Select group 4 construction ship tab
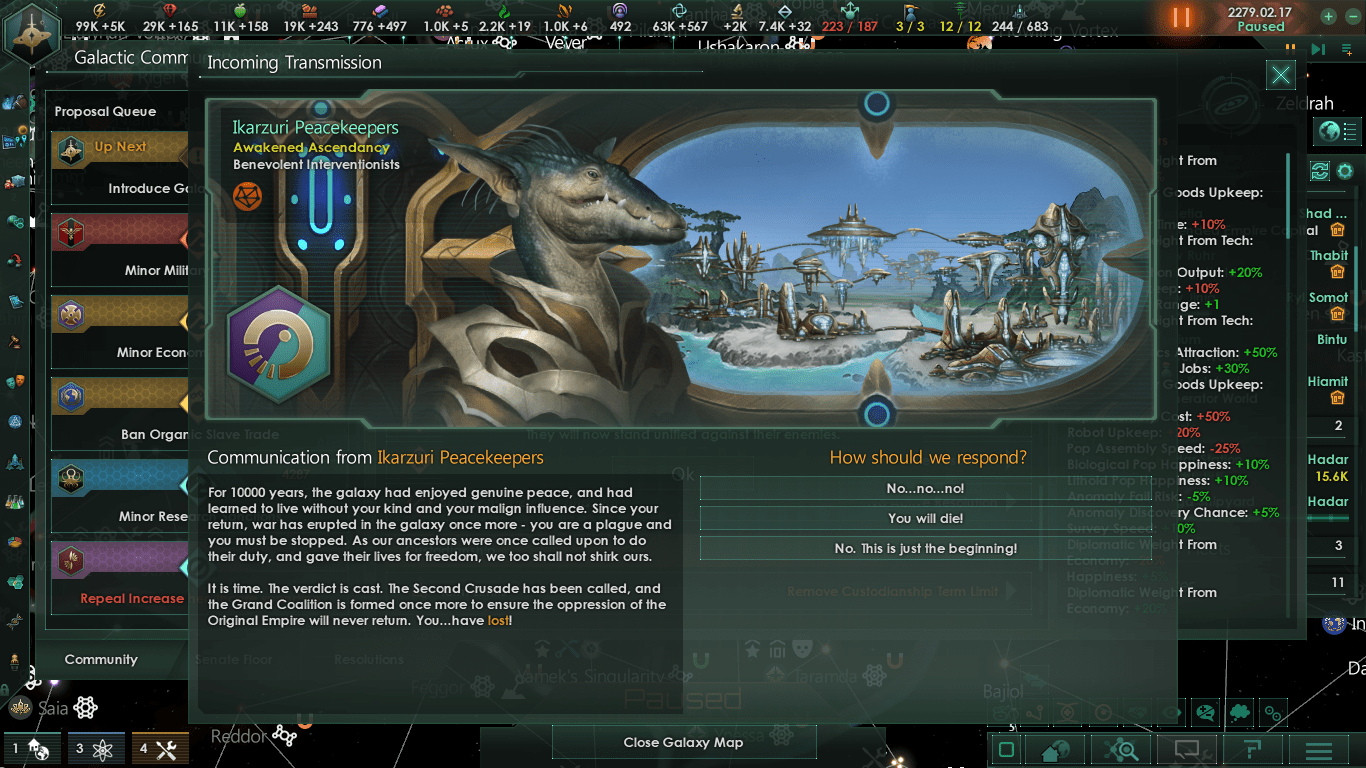Screen dimensions: 1366x768 click(158, 748)
